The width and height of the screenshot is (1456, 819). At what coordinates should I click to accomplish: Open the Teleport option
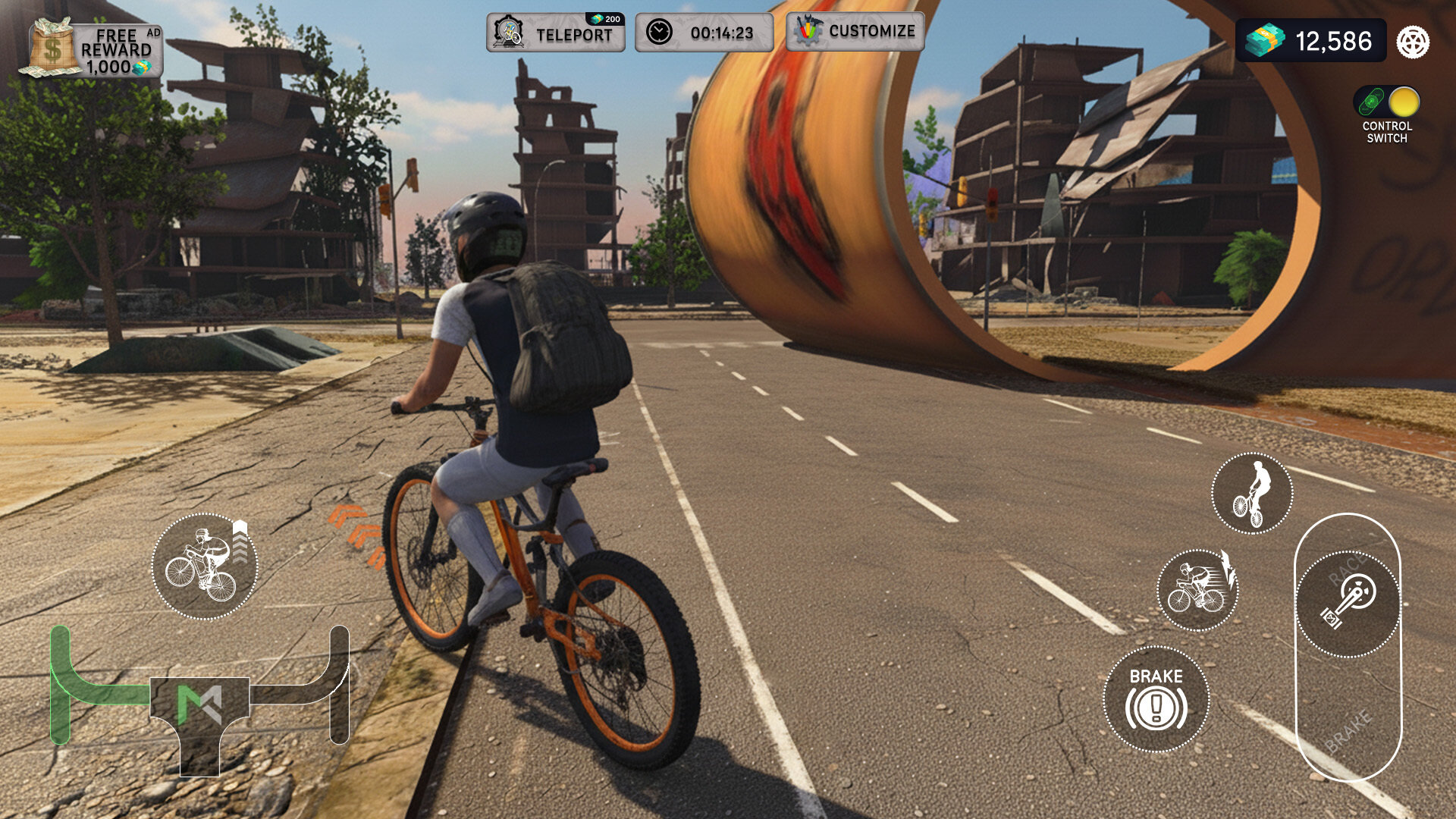[x=556, y=33]
